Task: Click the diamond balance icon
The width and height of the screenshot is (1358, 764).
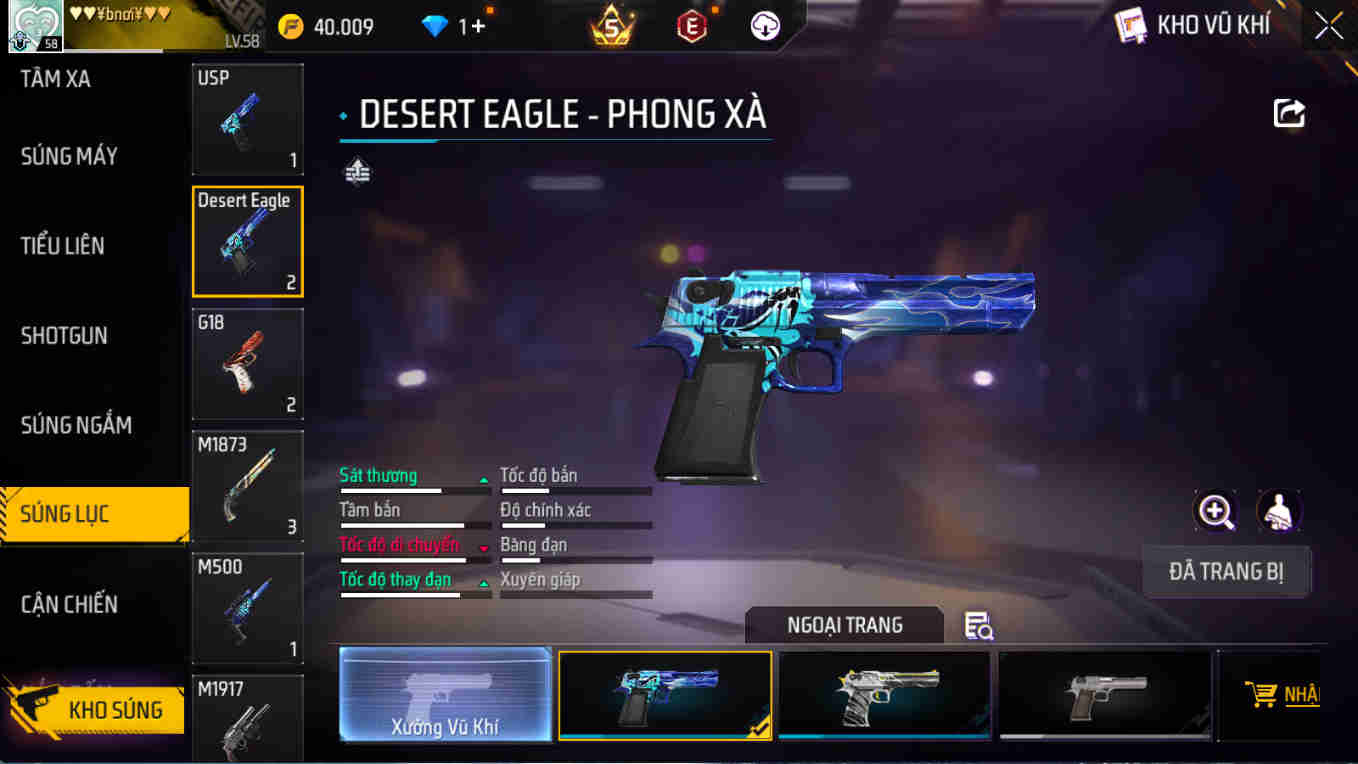Action: coord(434,27)
